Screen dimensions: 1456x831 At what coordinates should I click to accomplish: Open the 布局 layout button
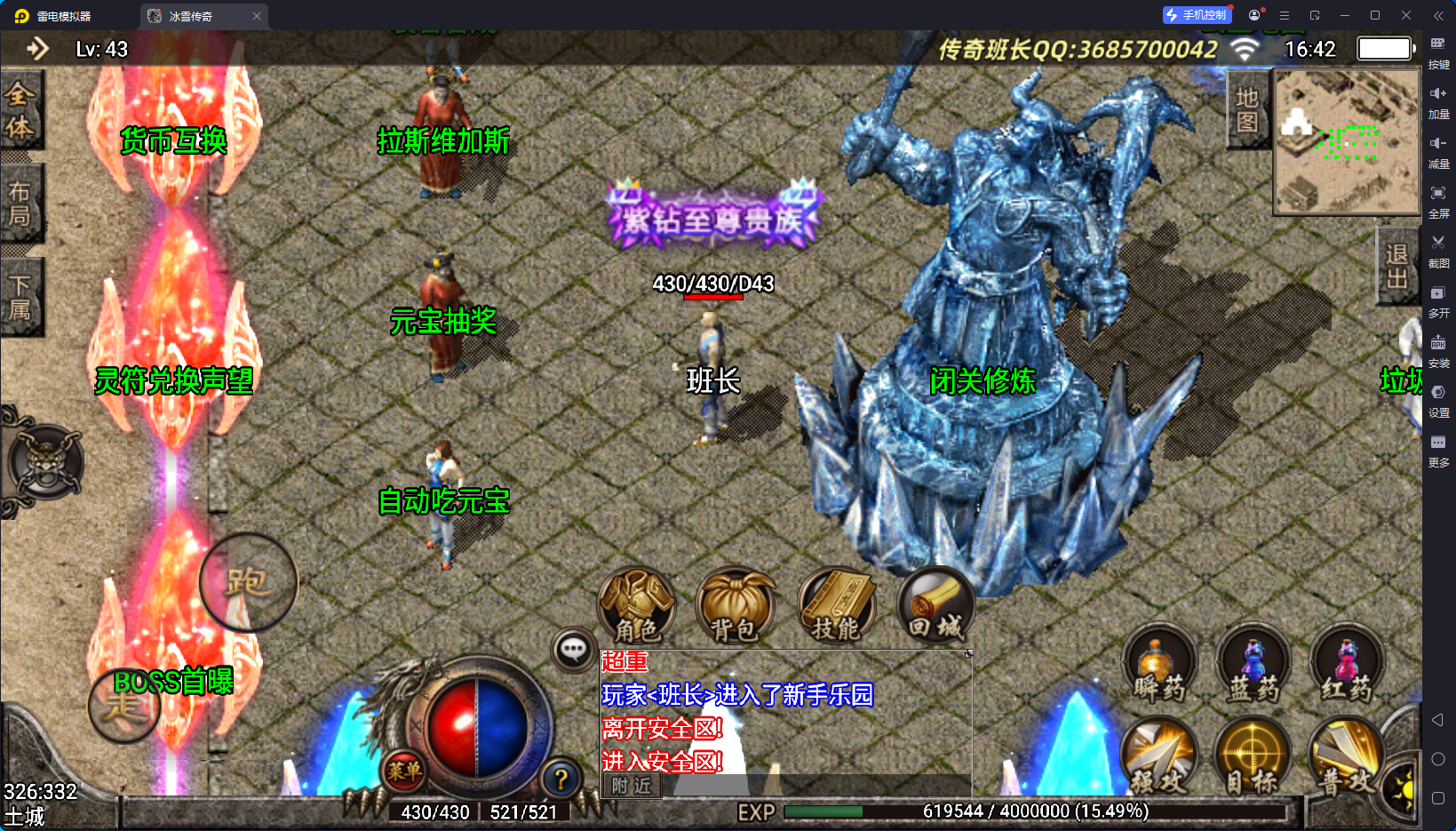pos(20,204)
